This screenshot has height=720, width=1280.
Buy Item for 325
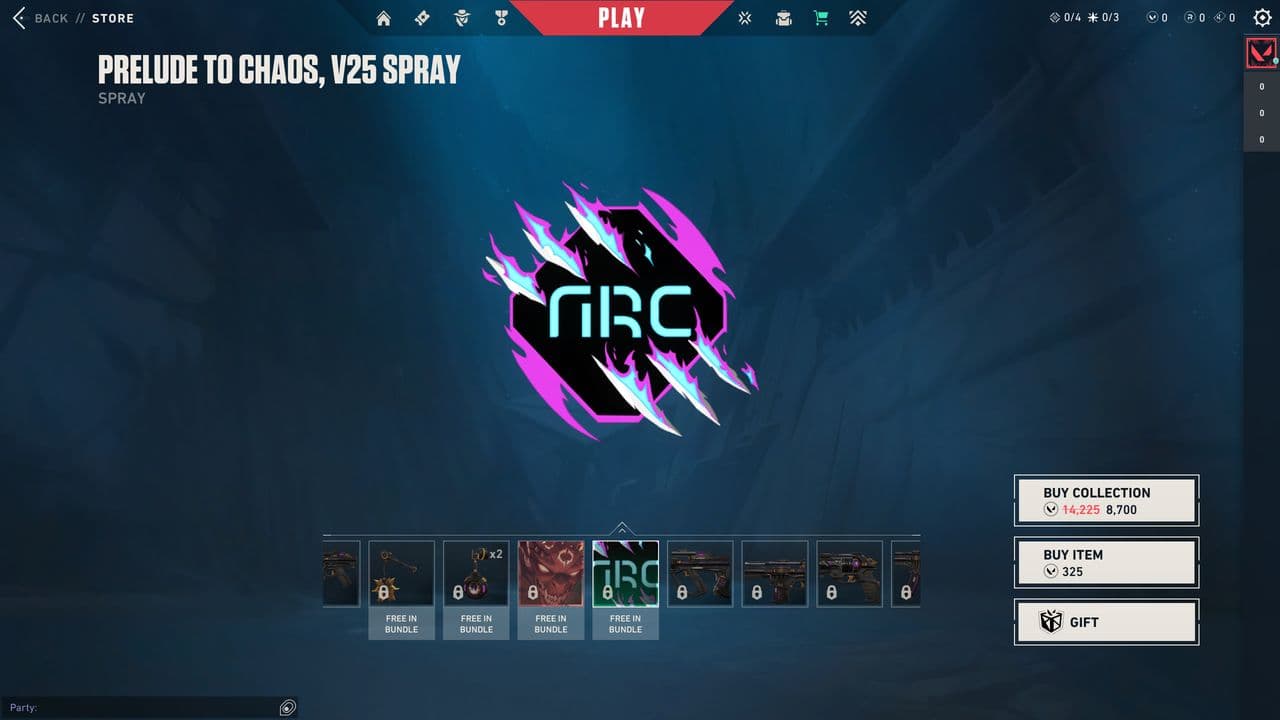click(x=1106, y=562)
